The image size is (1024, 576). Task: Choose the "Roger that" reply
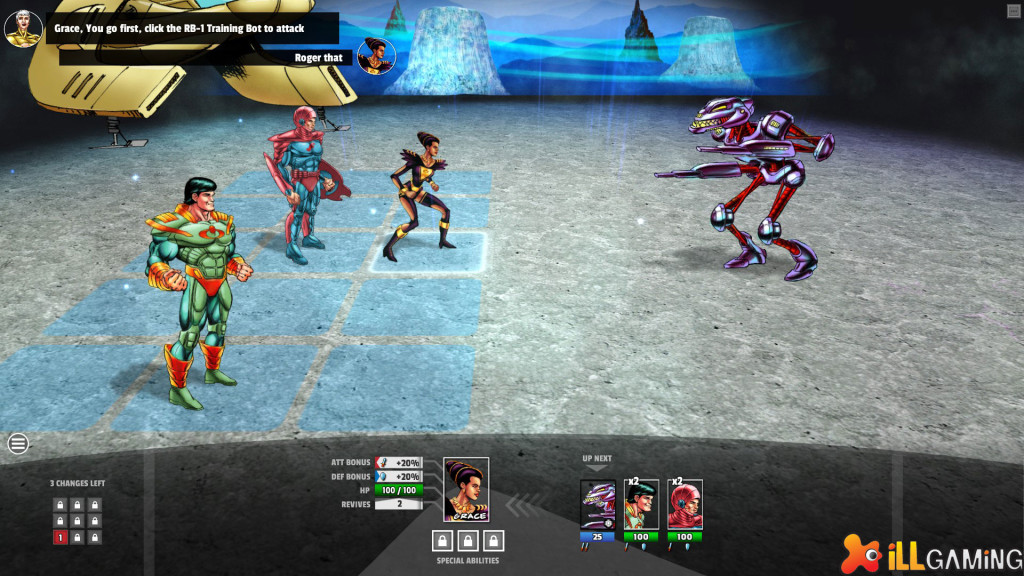(x=318, y=58)
